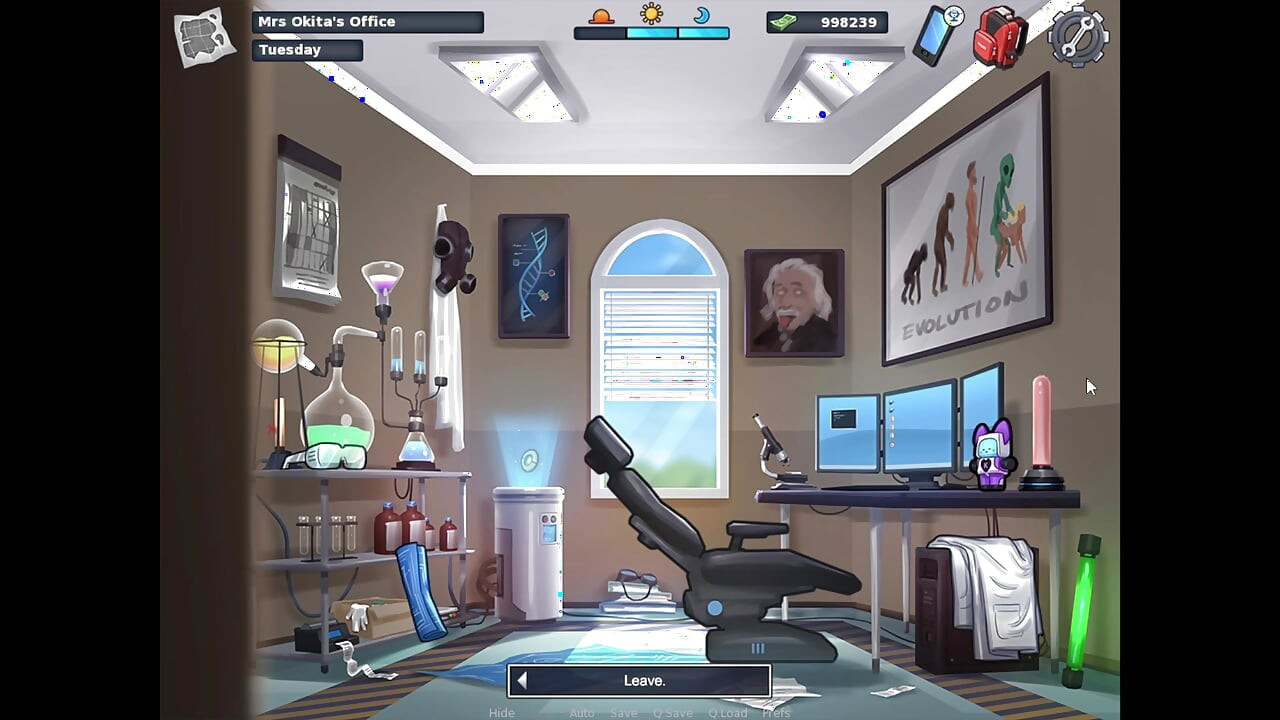Open the Save menu
The width and height of the screenshot is (1280, 720).
coord(623,712)
